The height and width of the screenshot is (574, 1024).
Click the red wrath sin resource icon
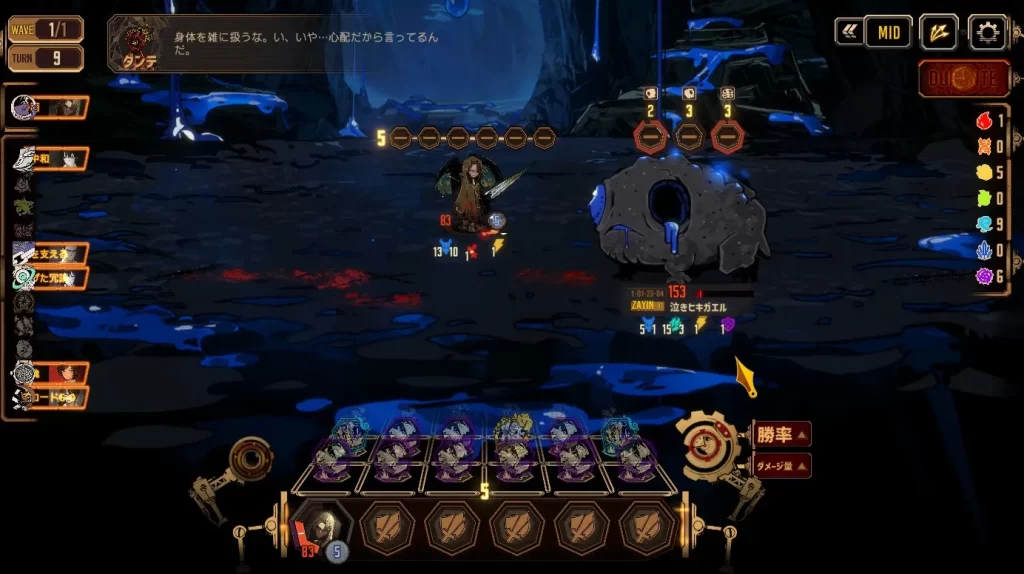click(984, 120)
